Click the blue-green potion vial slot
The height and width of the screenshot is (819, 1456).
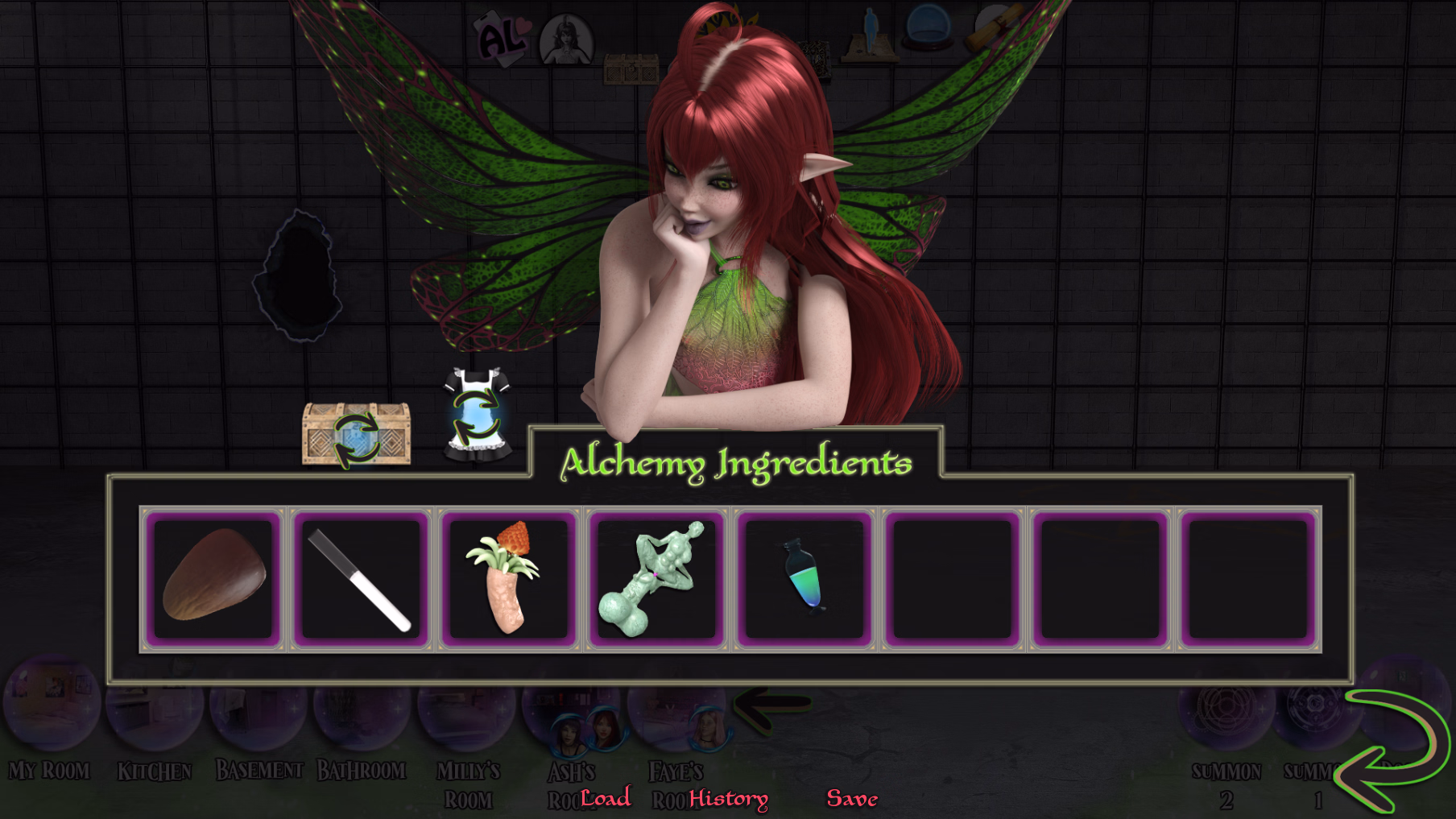pyautogui.click(x=804, y=578)
